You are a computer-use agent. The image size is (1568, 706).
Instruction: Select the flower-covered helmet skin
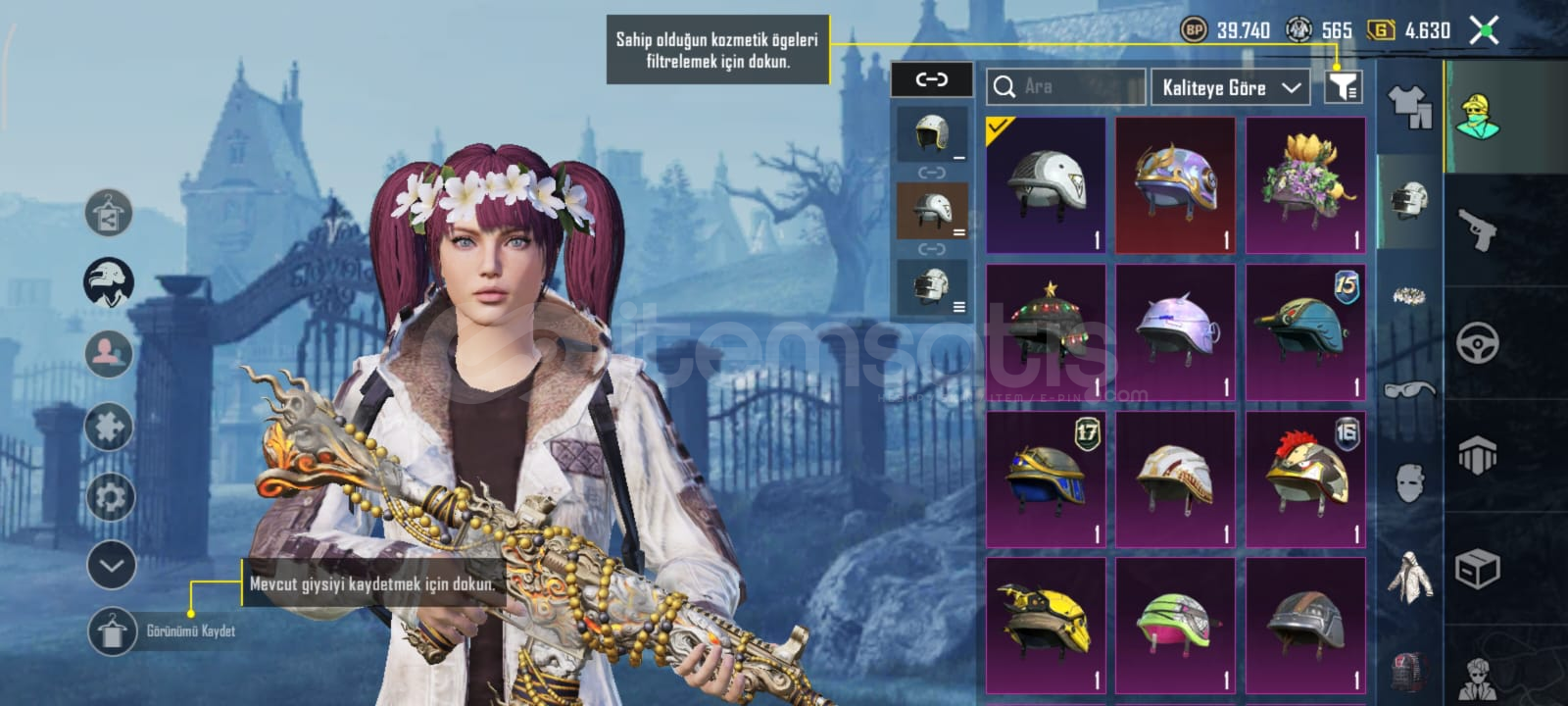(x=1305, y=184)
